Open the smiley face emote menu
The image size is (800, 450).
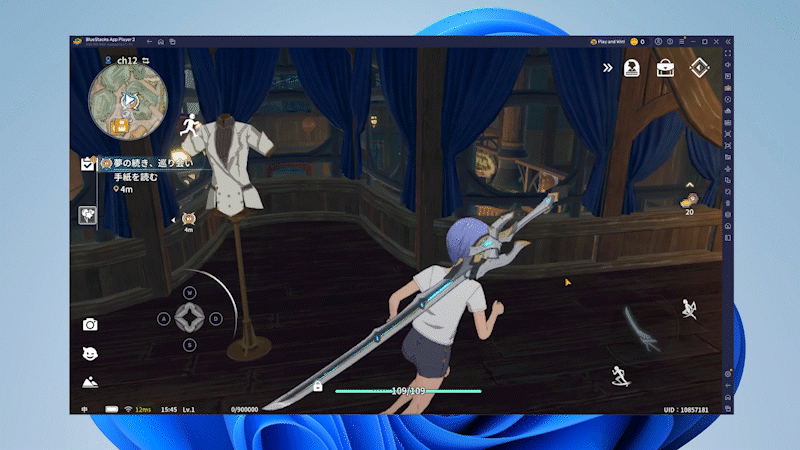click(90, 353)
